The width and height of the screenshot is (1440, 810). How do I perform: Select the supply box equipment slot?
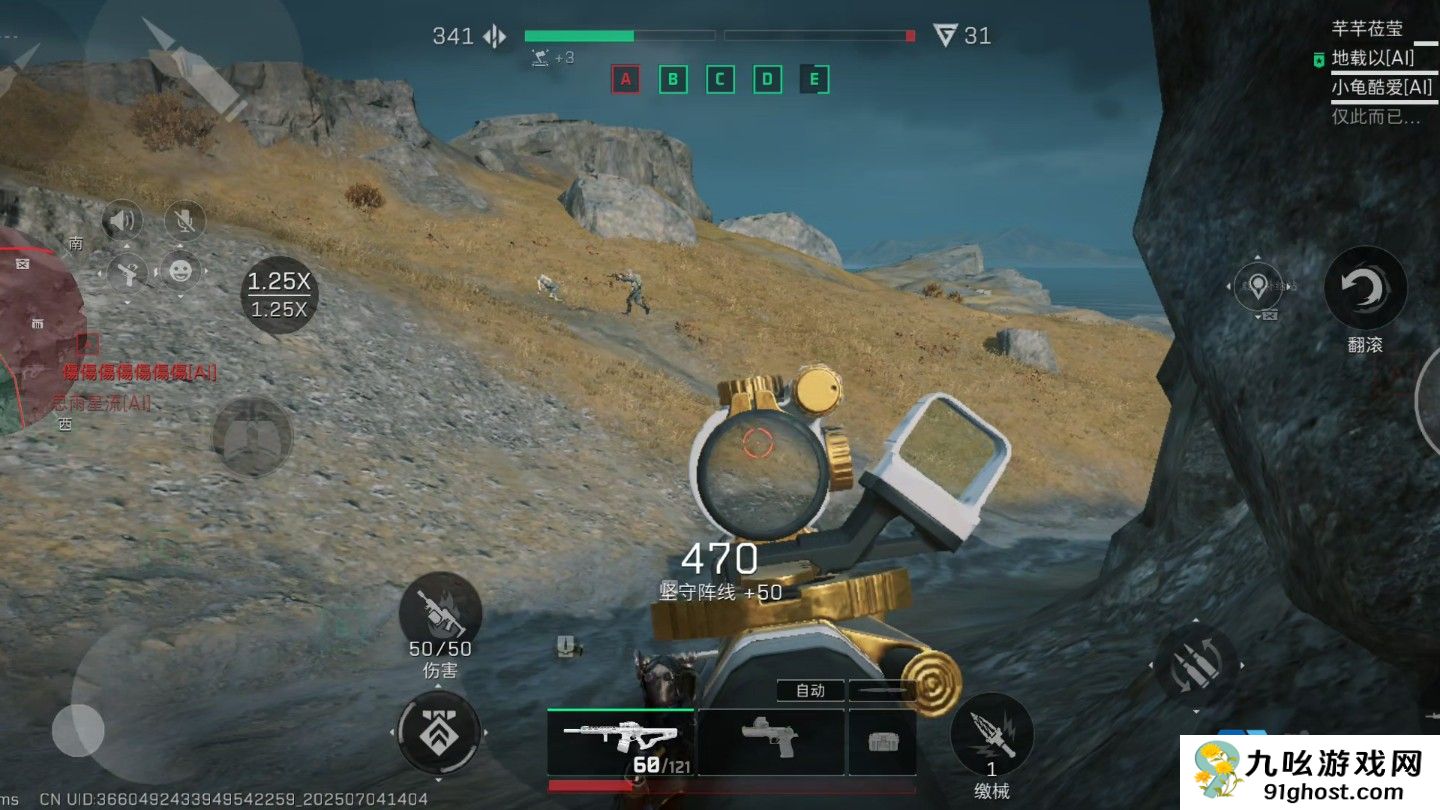pyautogui.click(x=882, y=741)
